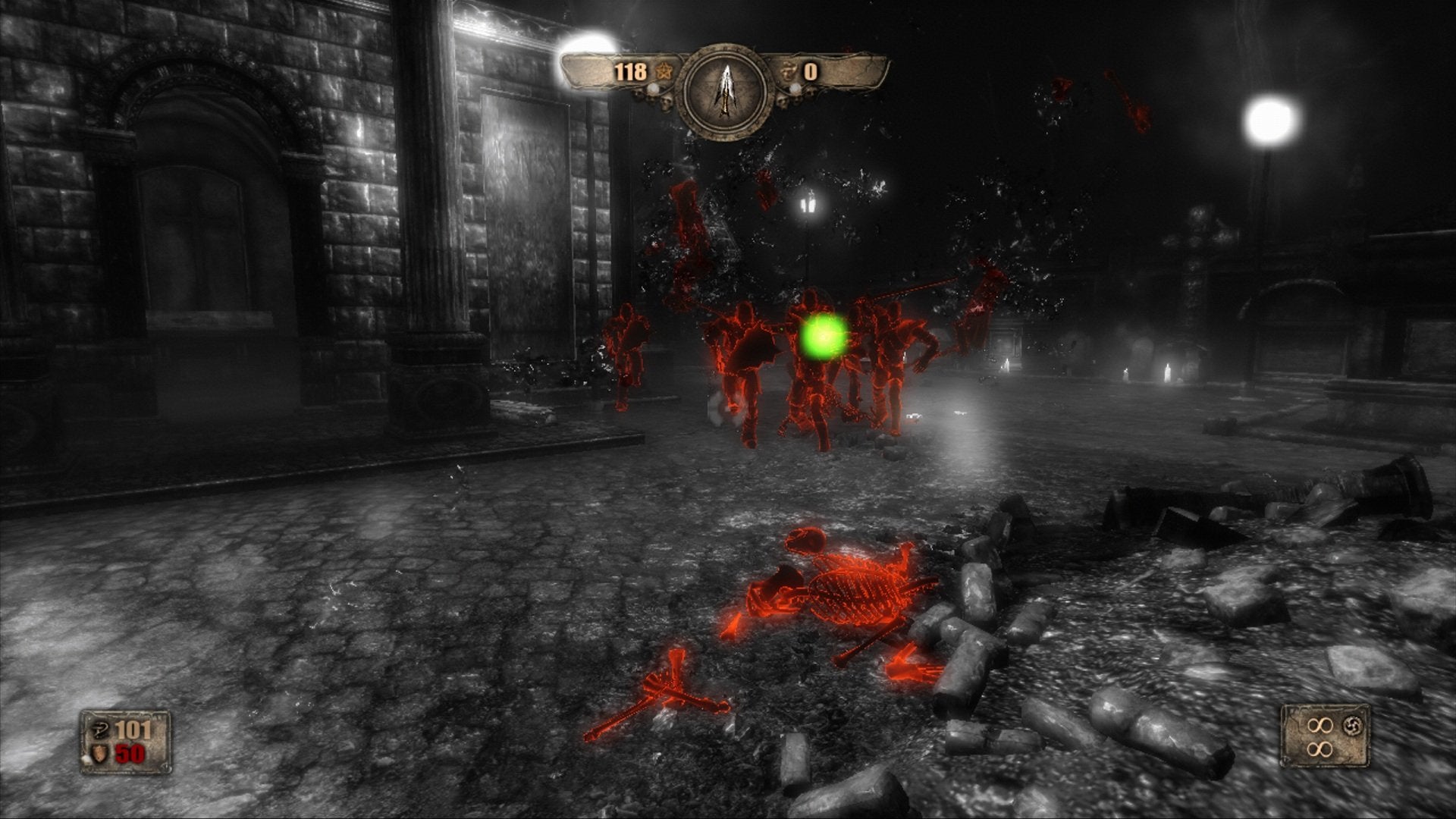Click the left white orb on the HUD banner
This screenshot has width=1456, height=819.
(x=654, y=89)
